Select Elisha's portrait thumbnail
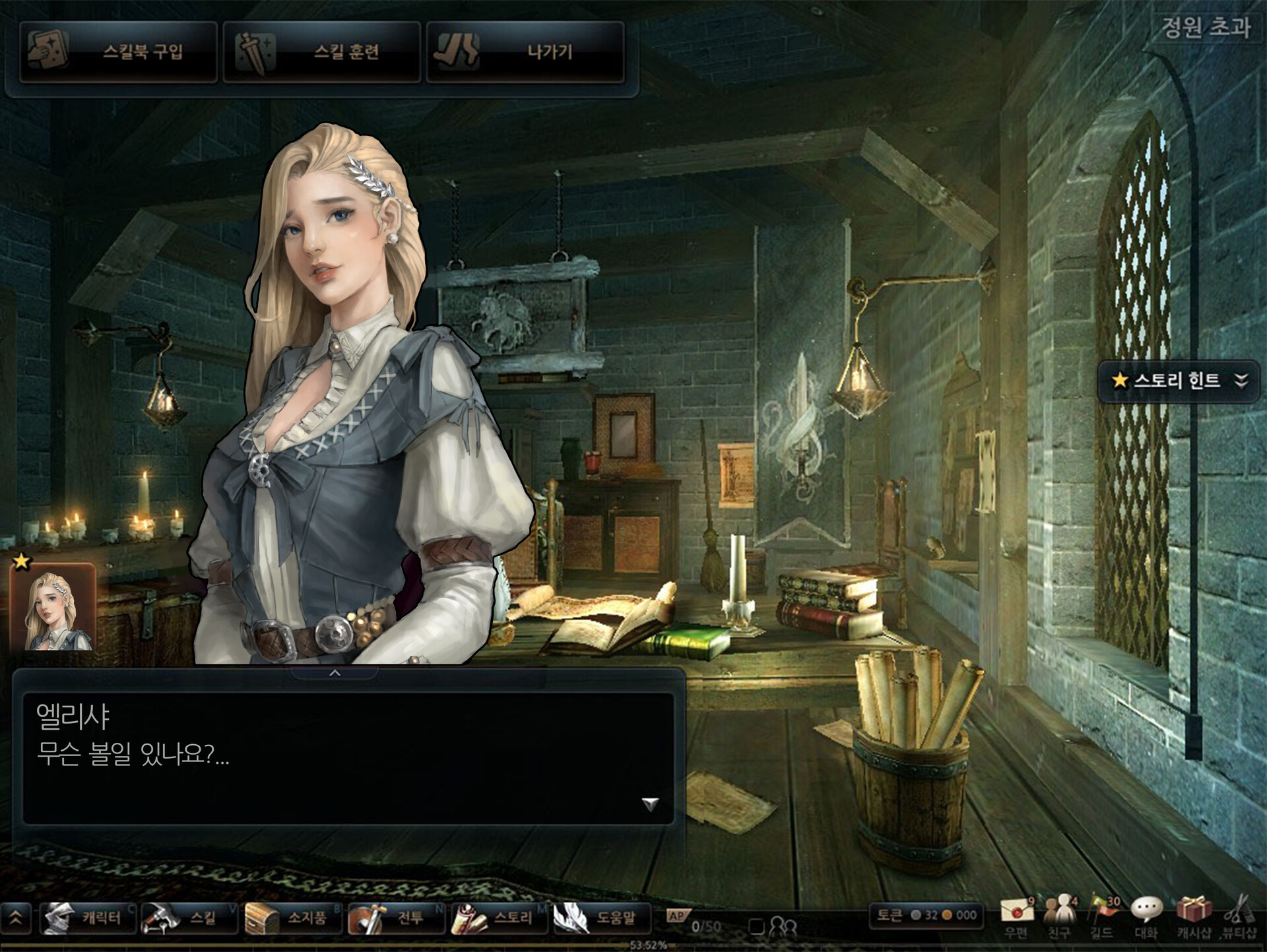Viewport: 1267px width, 952px height. click(x=53, y=608)
